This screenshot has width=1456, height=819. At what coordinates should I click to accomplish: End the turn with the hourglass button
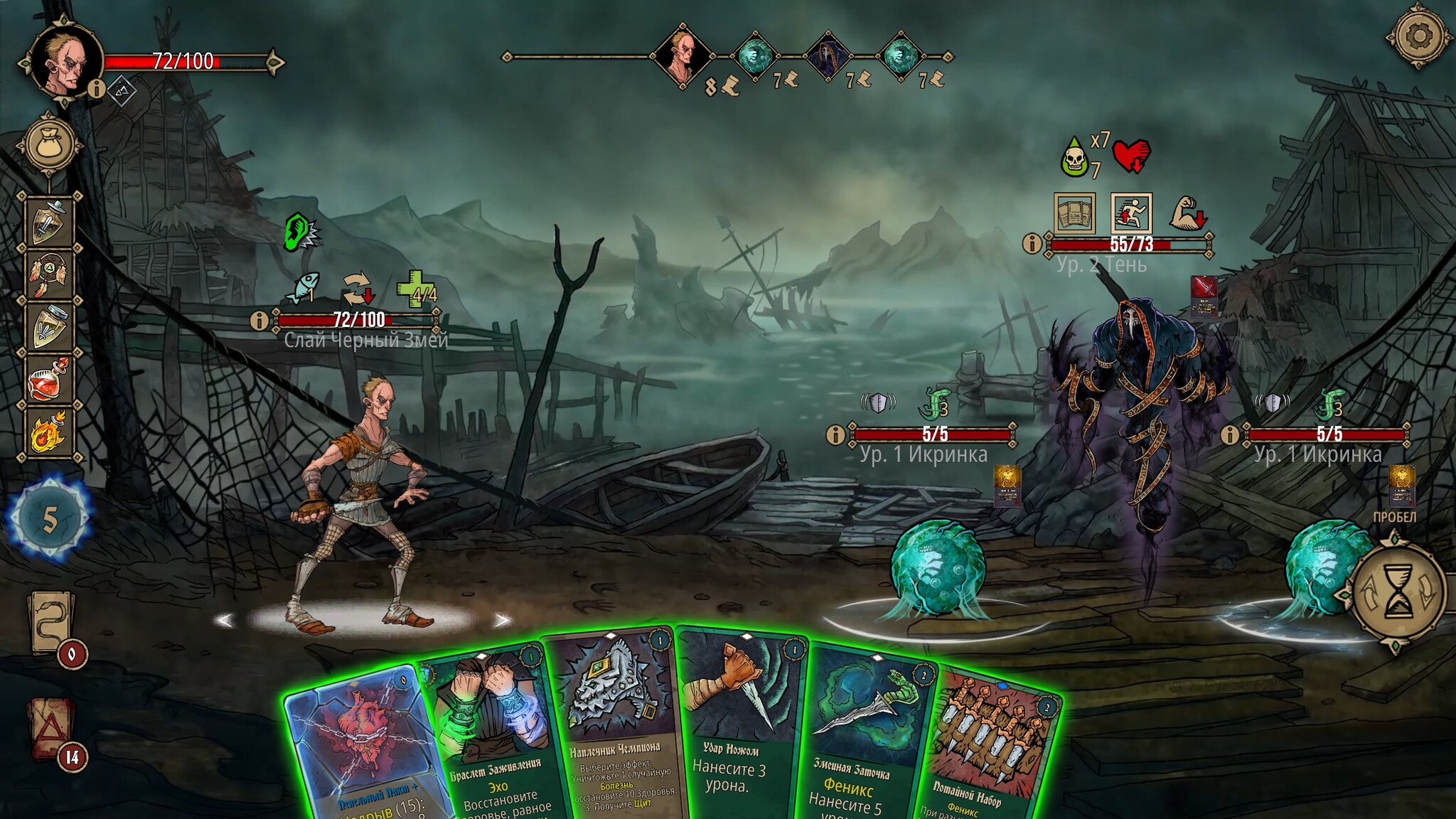[x=1399, y=591]
